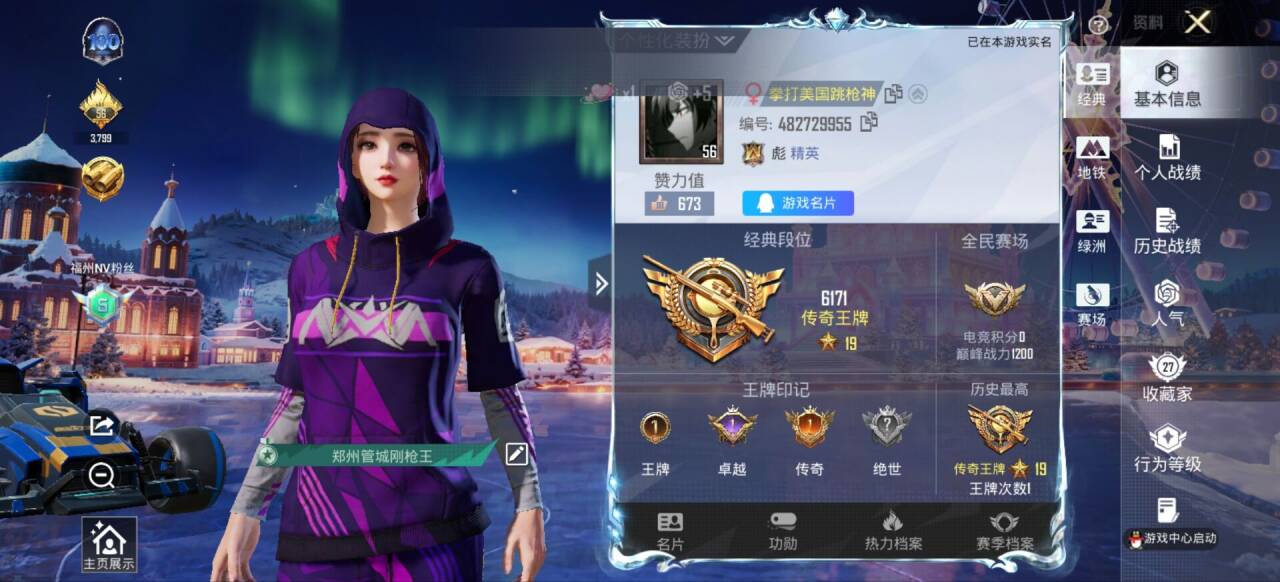The height and width of the screenshot is (582, 1280).
Task: Select the 经典 mode tab
Action: [x=1092, y=84]
